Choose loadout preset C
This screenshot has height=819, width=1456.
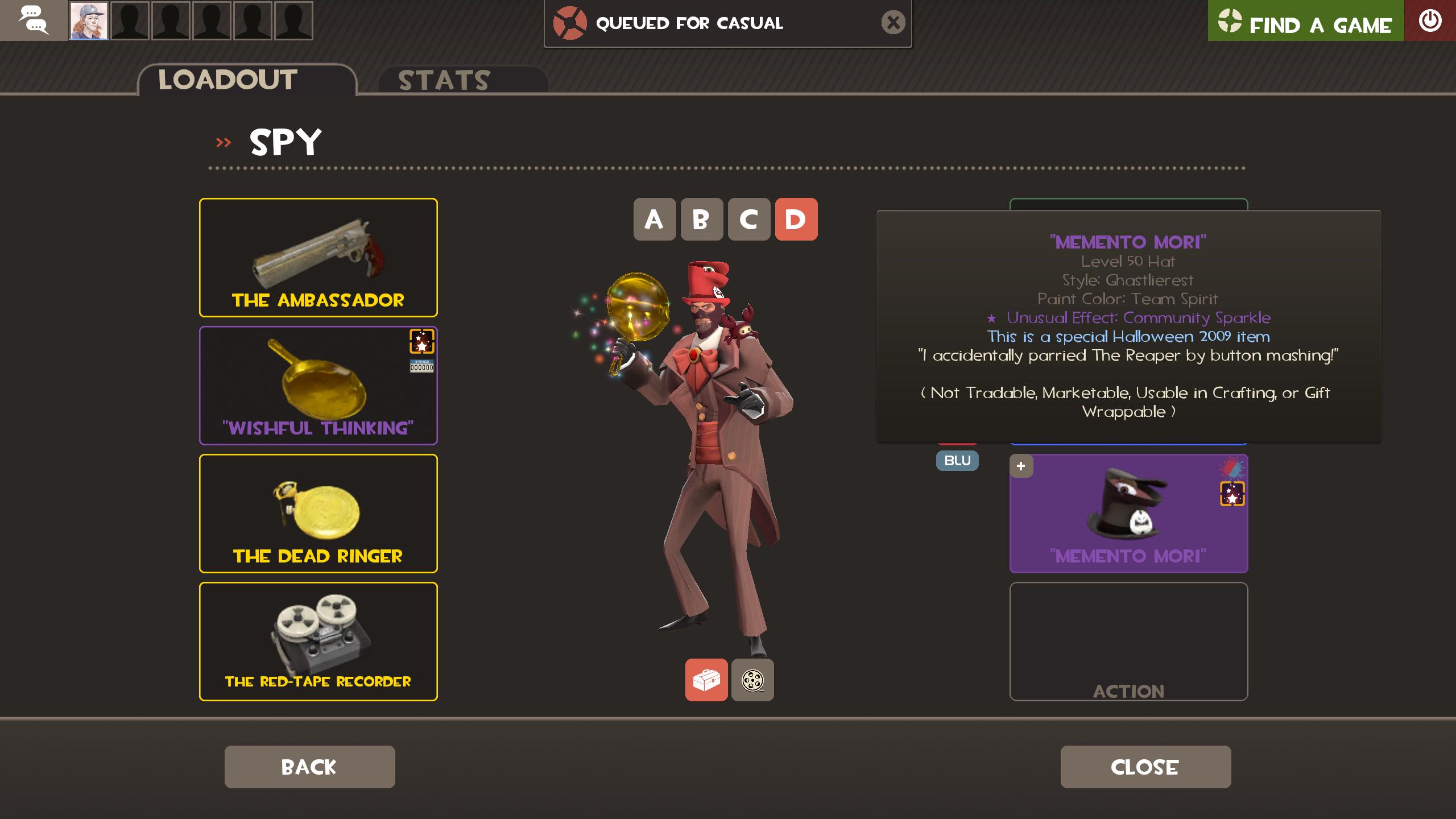748,220
